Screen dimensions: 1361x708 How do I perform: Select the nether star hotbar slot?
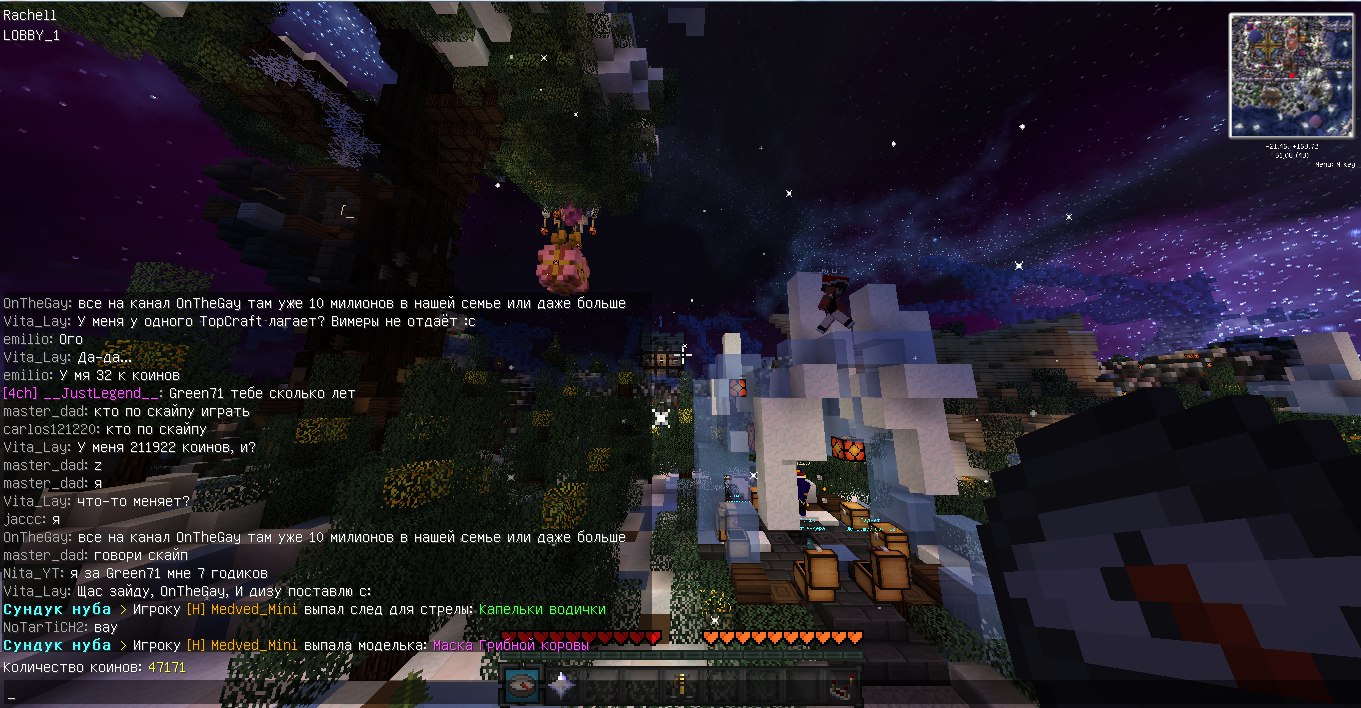tap(559, 687)
